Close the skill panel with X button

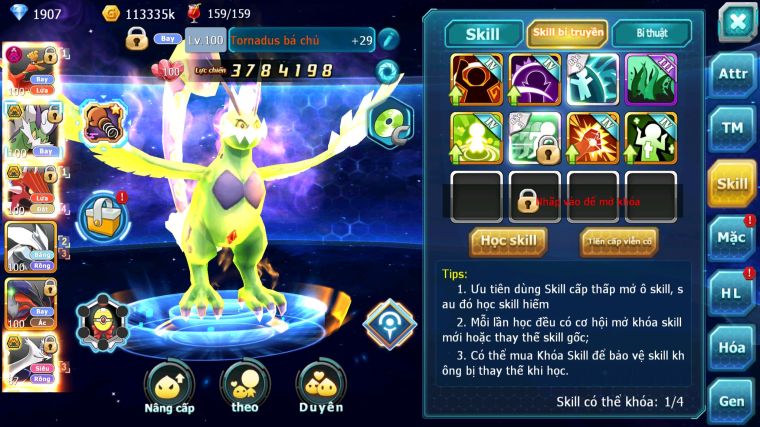(737, 21)
